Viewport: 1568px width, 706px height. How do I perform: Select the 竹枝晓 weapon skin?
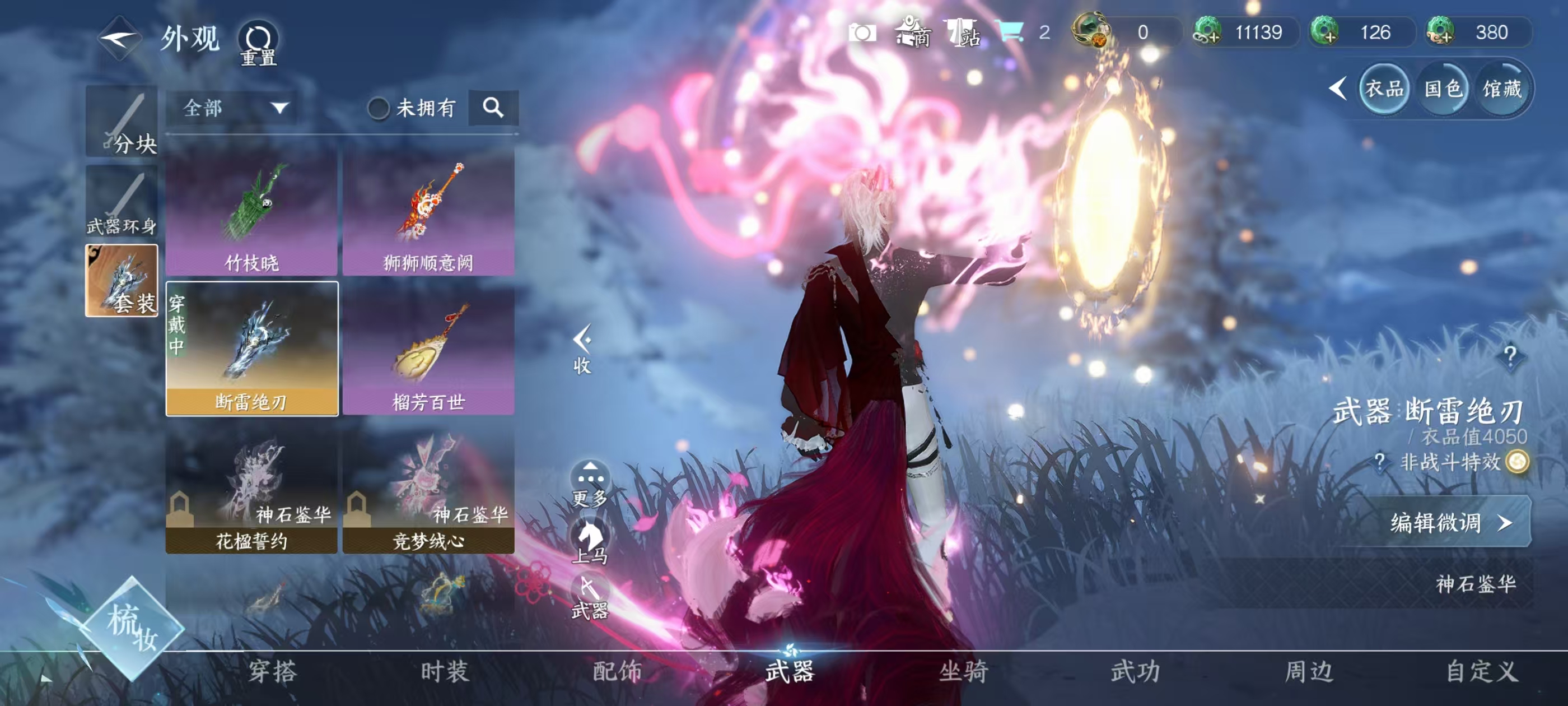click(x=251, y=212)
